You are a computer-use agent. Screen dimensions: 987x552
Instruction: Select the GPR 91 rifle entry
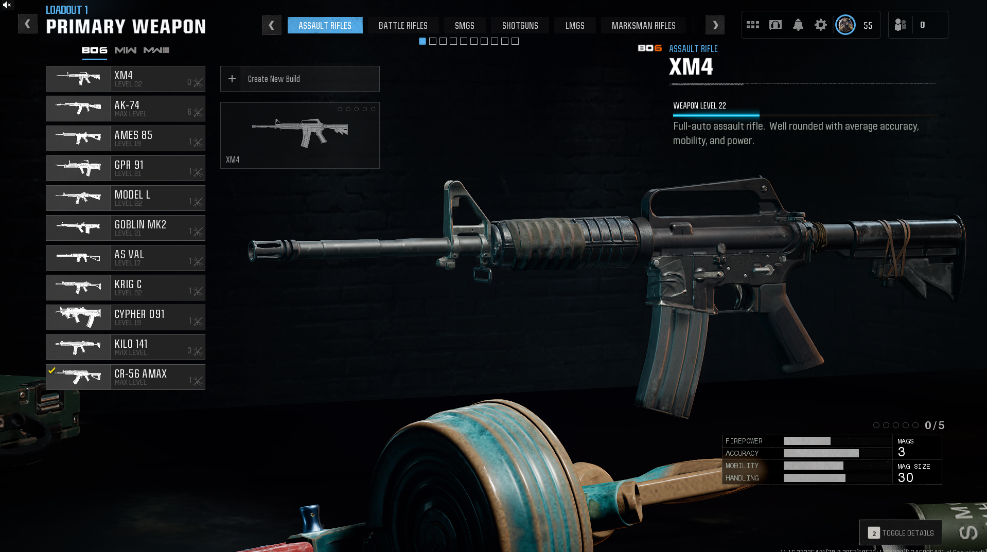click(125, 168)
